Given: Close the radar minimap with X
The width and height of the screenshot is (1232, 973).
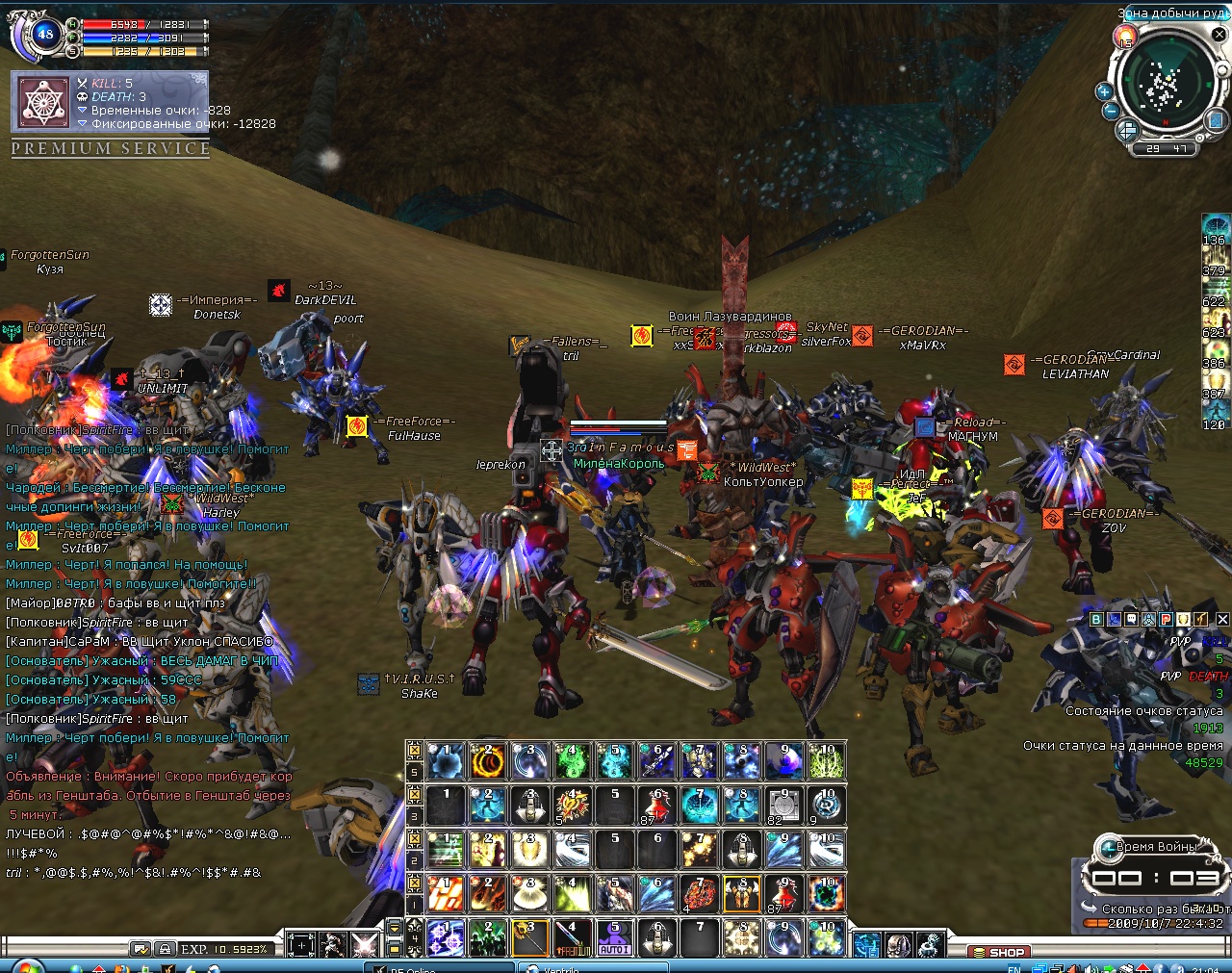Looking at the screenshot, I should click(x=1219, y=35).
